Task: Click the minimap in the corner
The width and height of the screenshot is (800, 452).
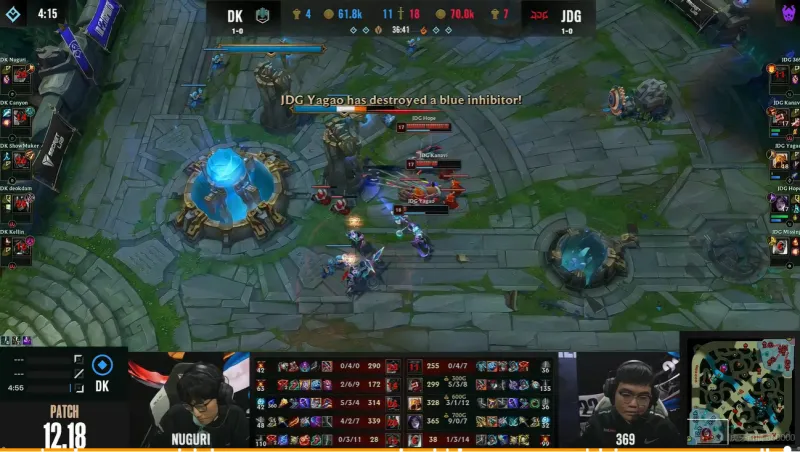Action: click(x=741, y=391)
